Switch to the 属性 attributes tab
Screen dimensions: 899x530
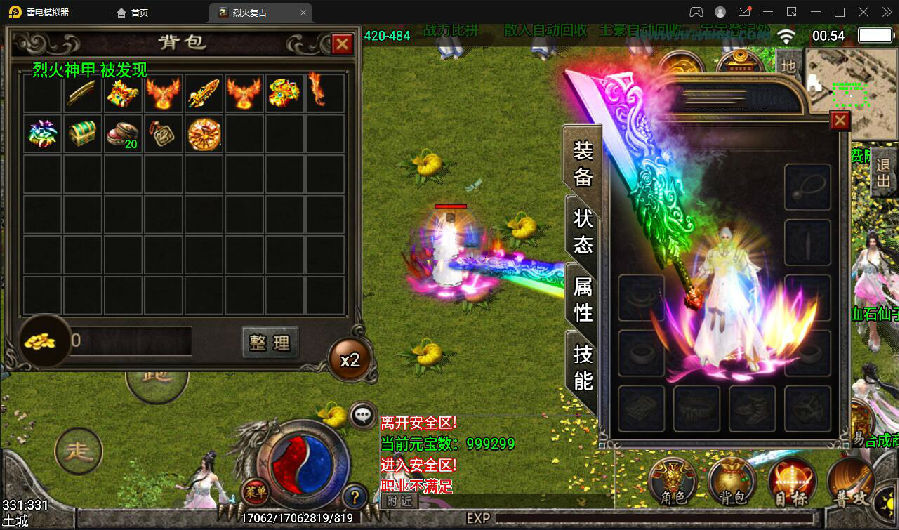click(583, 299)
